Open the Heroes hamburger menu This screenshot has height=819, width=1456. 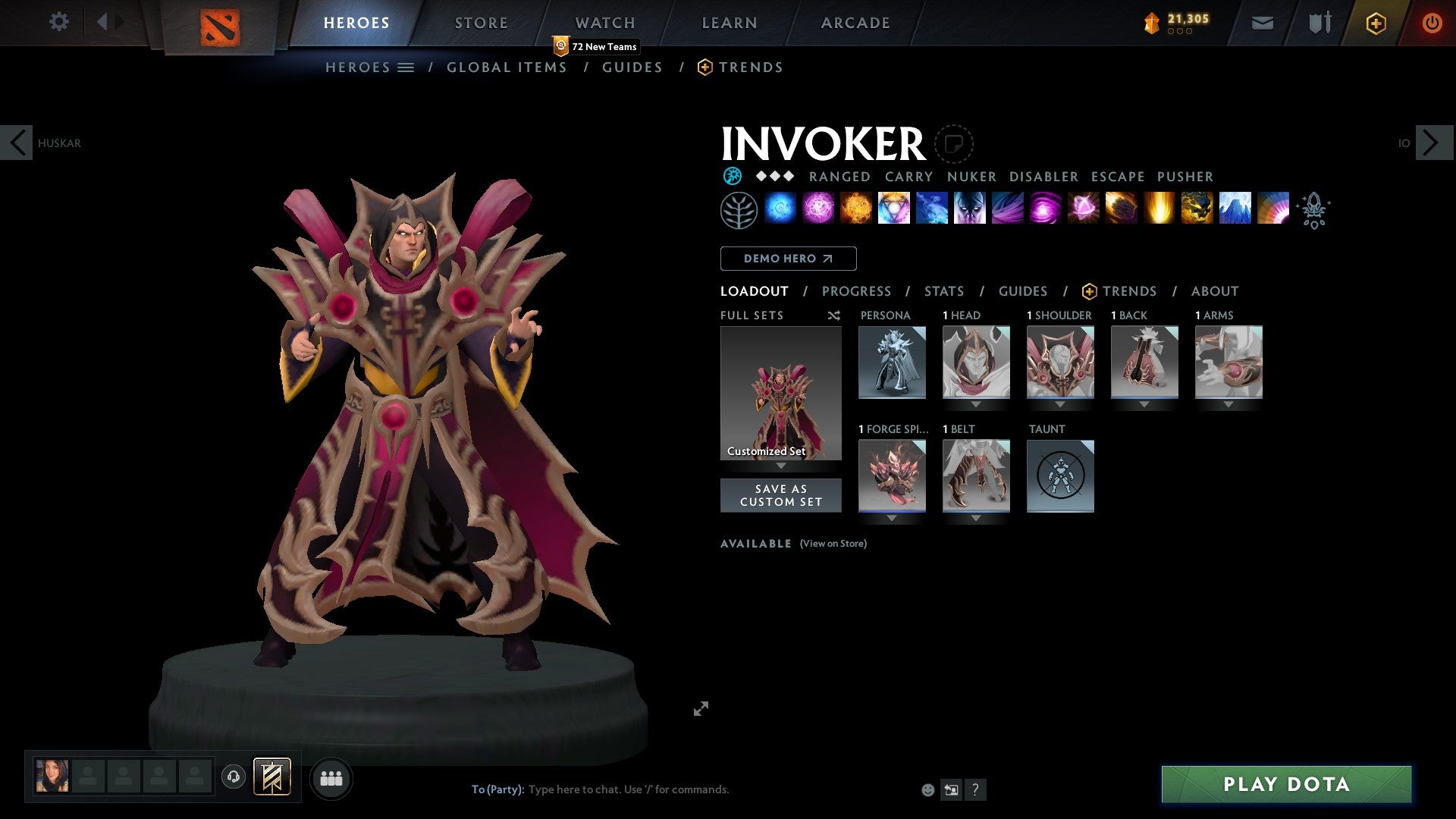tap(406, 67)
